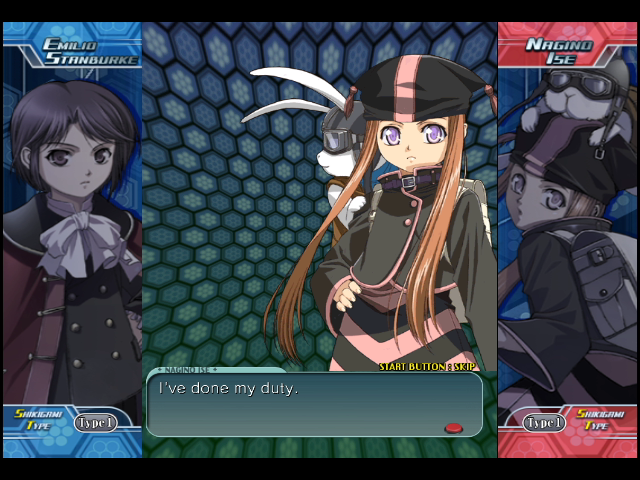640x480 pixels.
Task: Select Nagino Ise's Type 1 Shikigami badge
Action: point(545,422)
